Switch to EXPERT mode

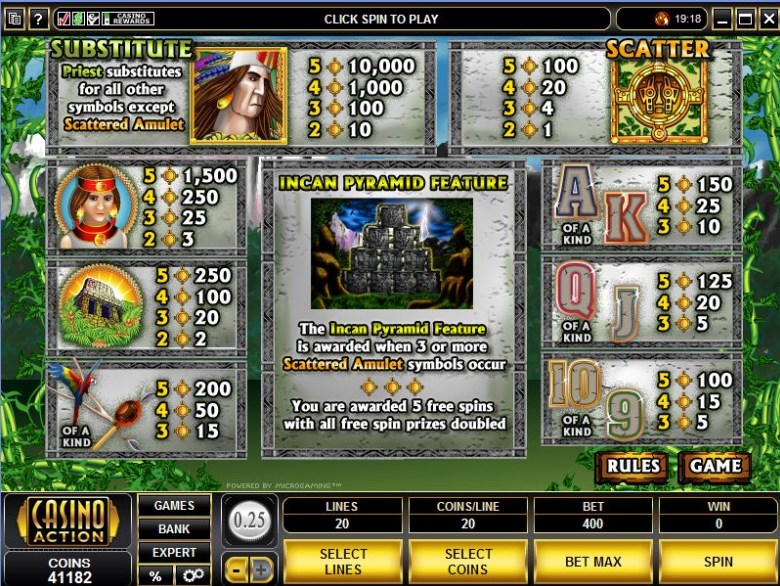click(174, 552)
